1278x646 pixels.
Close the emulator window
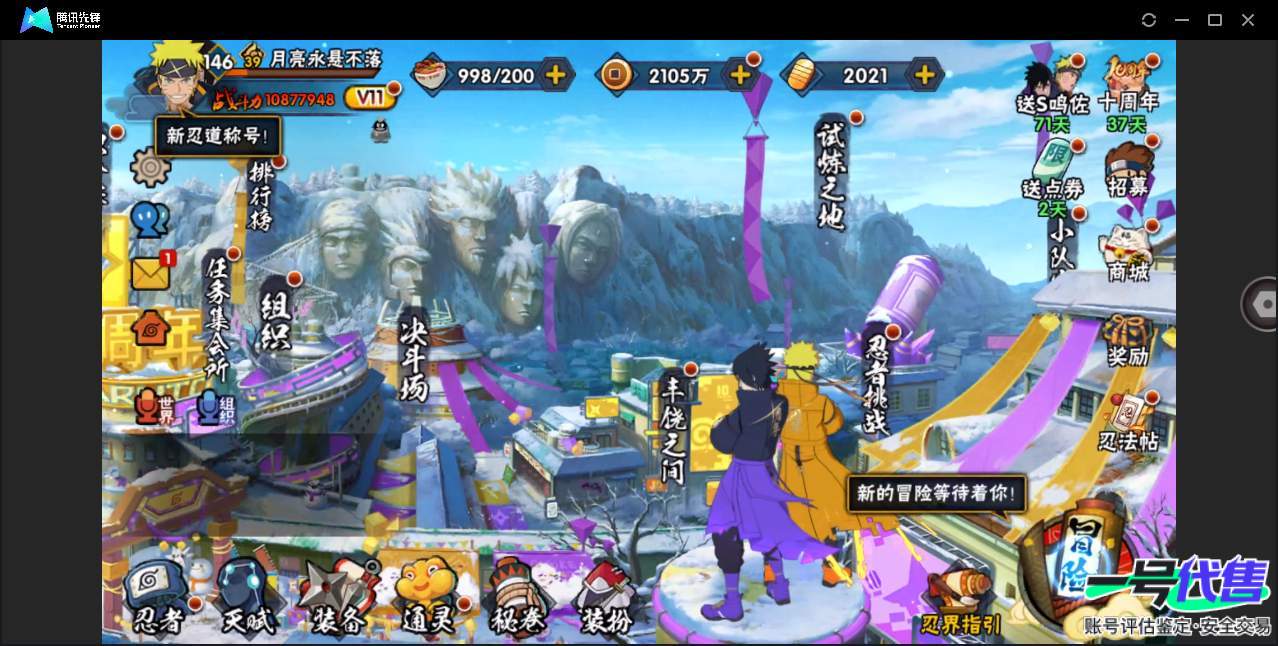(1248, 20)
